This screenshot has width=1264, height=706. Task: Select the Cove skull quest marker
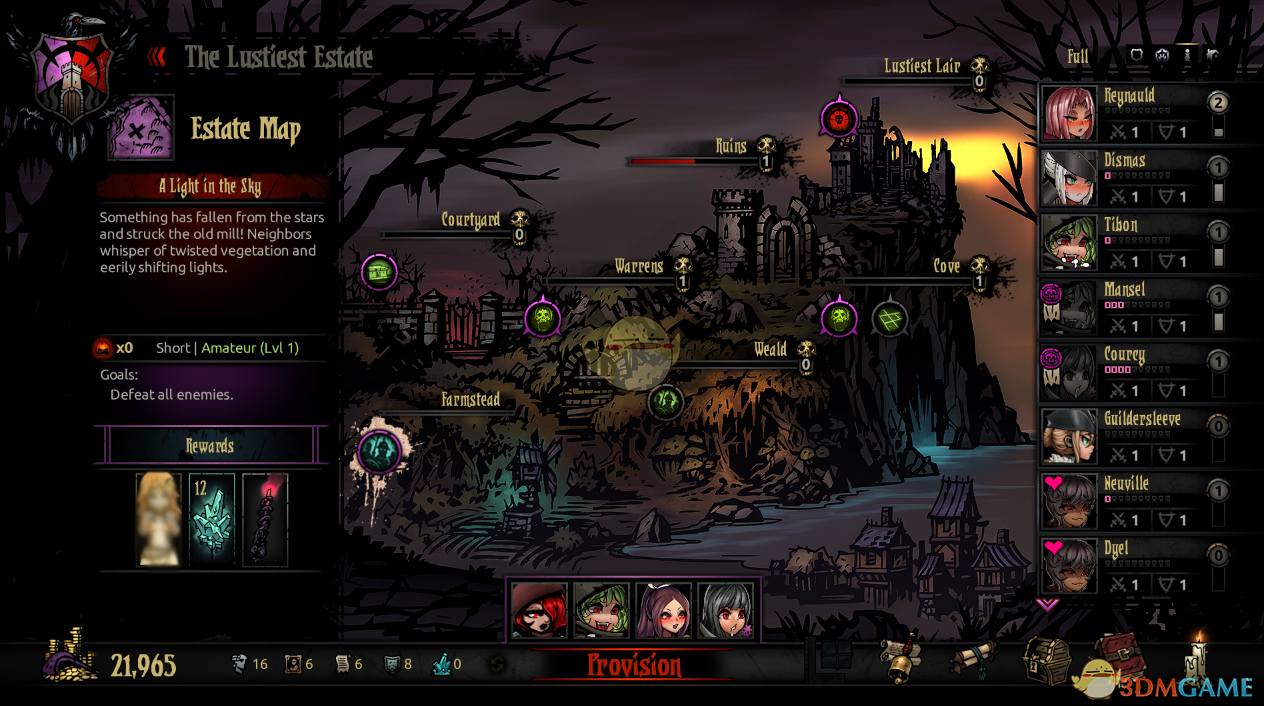click(x=839, y=319)
